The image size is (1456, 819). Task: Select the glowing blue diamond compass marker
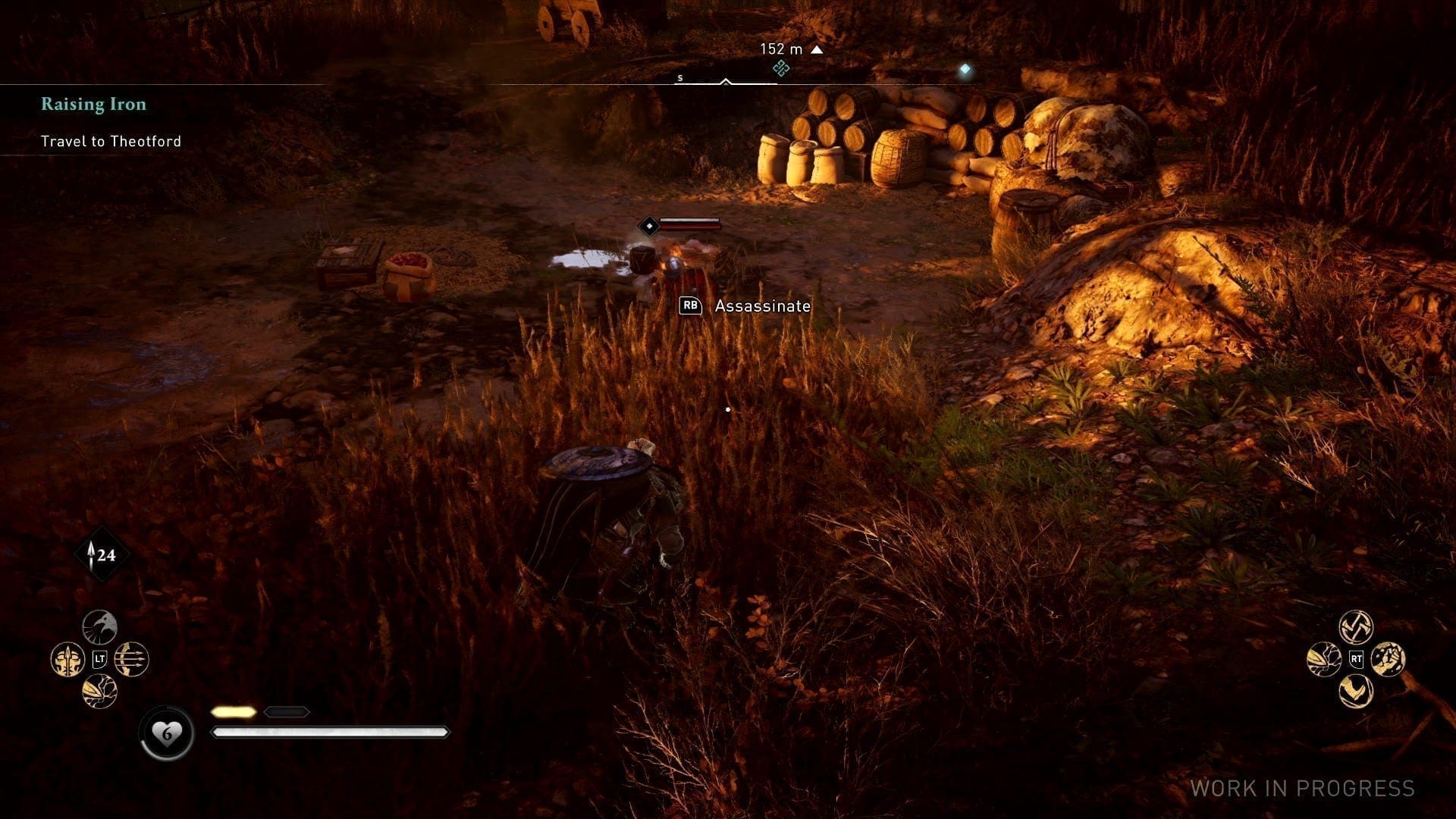(965, 70)
